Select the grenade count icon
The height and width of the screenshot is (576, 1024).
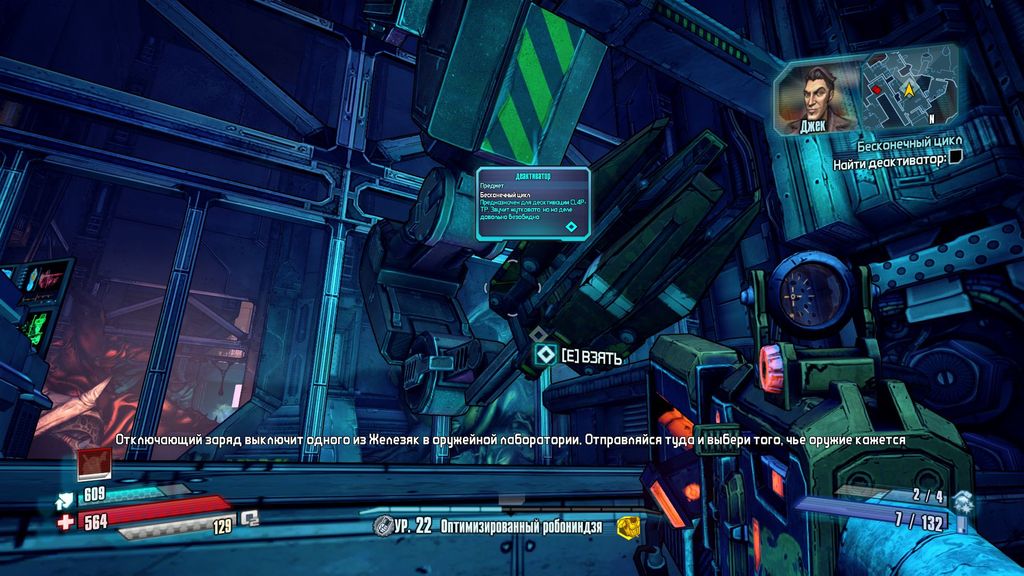pos(961,498)
